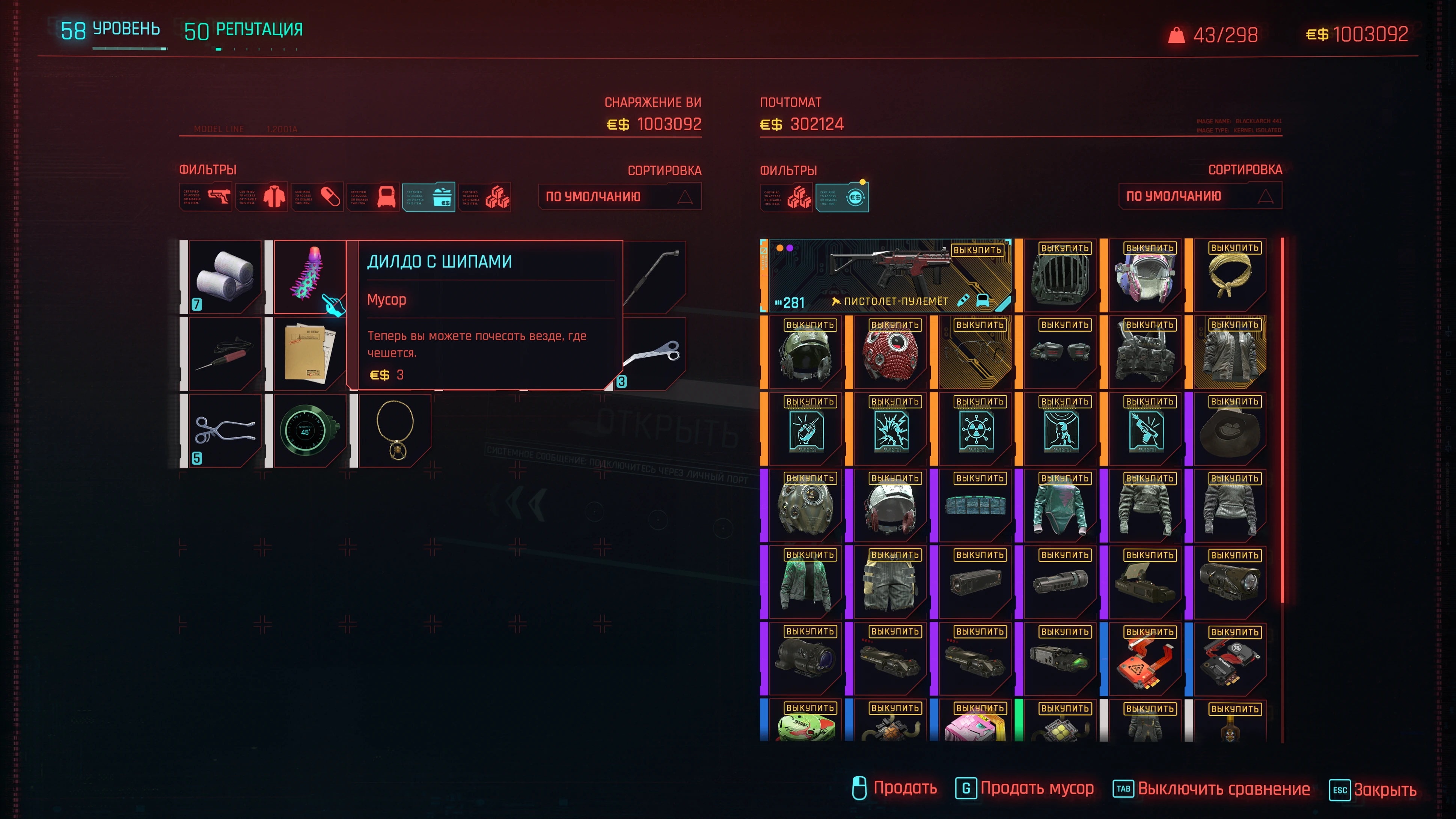This screenshot has height=819, width=1456.
Task: Show all drop point items with cubes filter
Action: tap(786, 197)
